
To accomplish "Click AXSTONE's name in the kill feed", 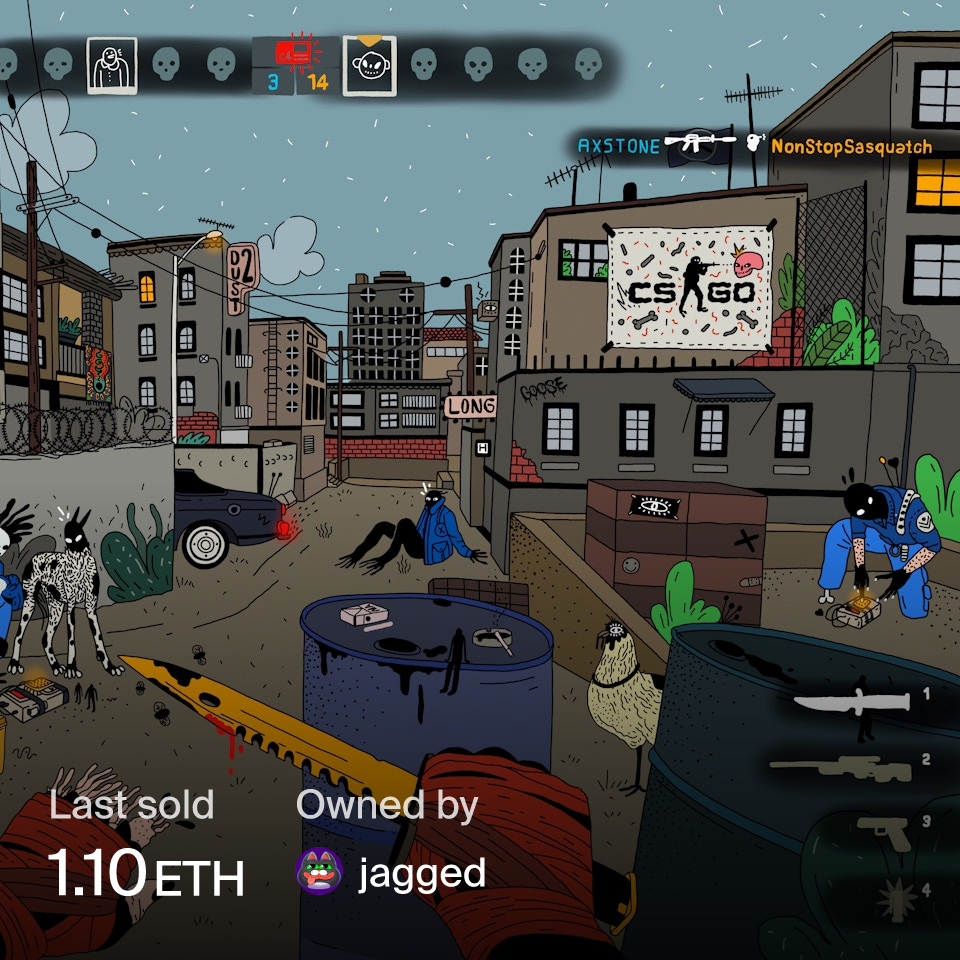I will pyautogui.click(x=618, y=146).
